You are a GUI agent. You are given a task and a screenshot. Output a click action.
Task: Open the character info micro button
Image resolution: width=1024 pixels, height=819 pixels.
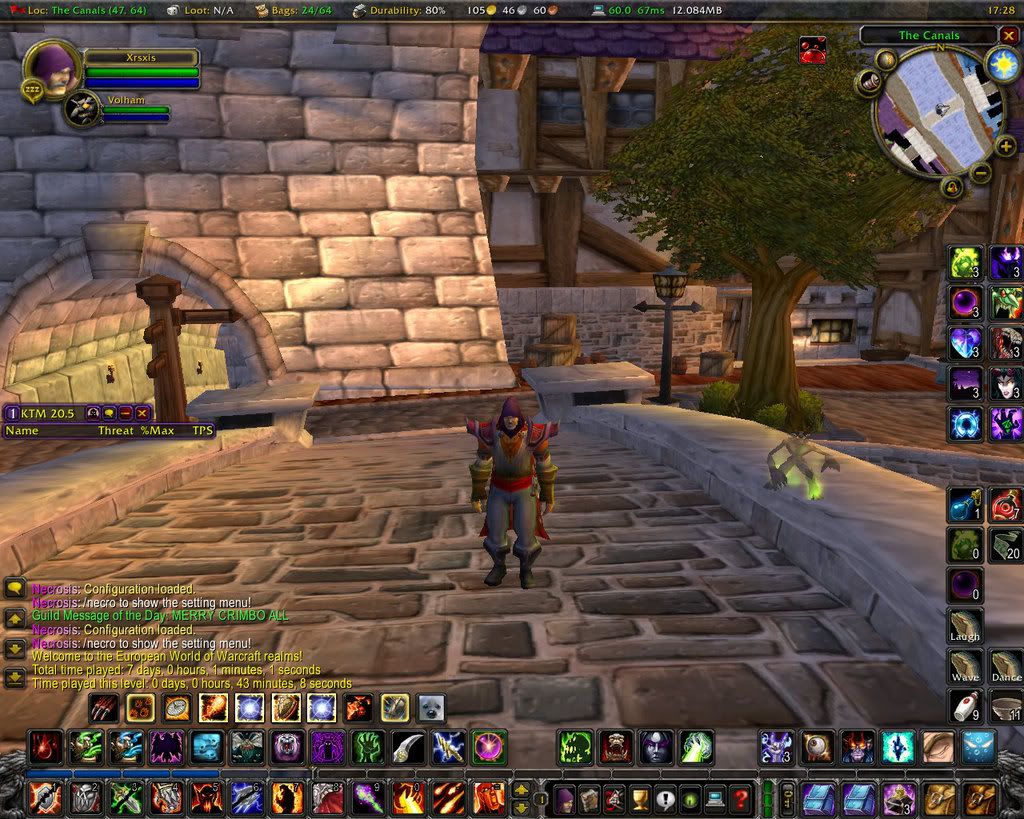pos(564,799)
